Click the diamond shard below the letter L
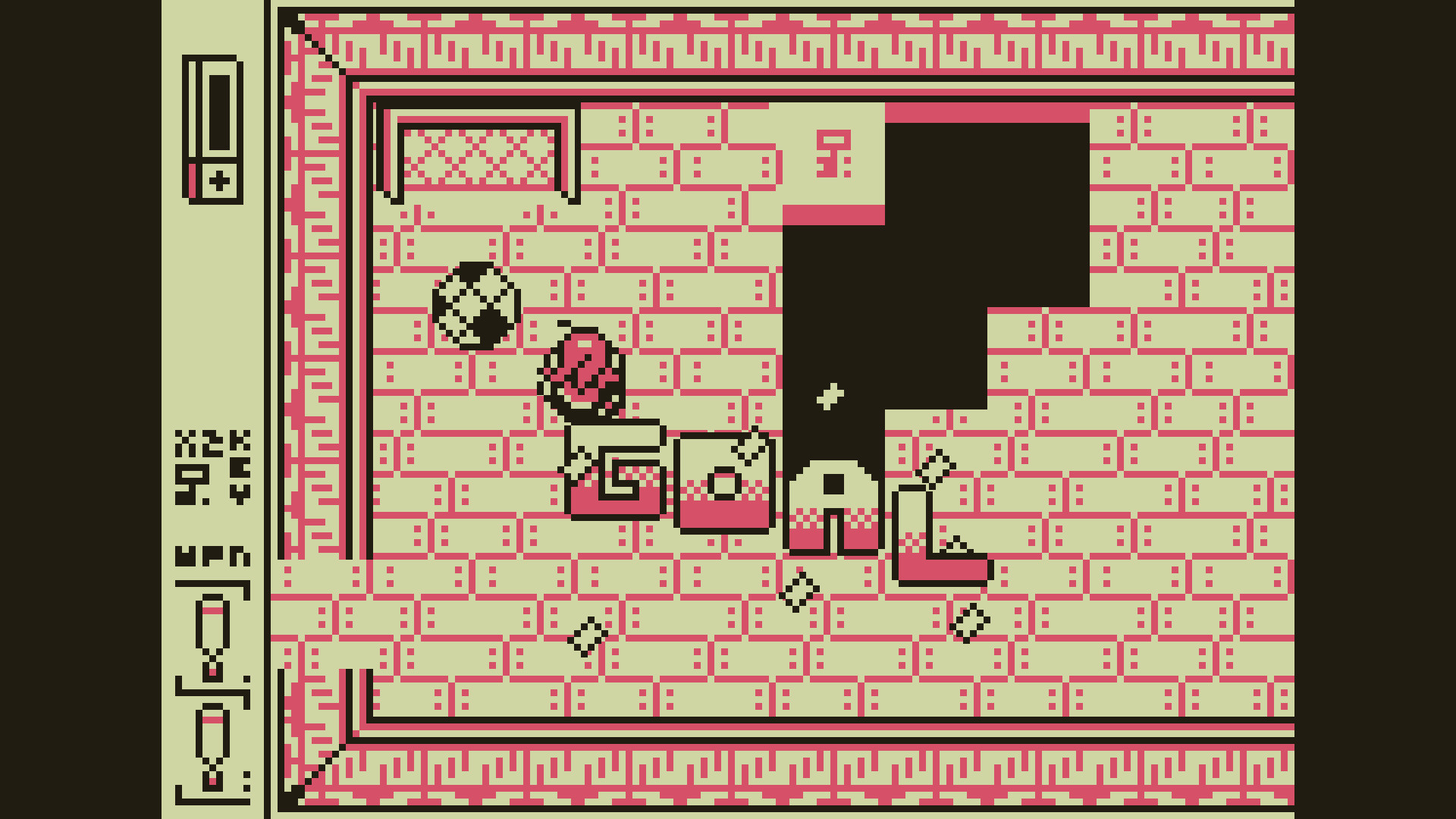1456x819 pixels. point(969,620)
